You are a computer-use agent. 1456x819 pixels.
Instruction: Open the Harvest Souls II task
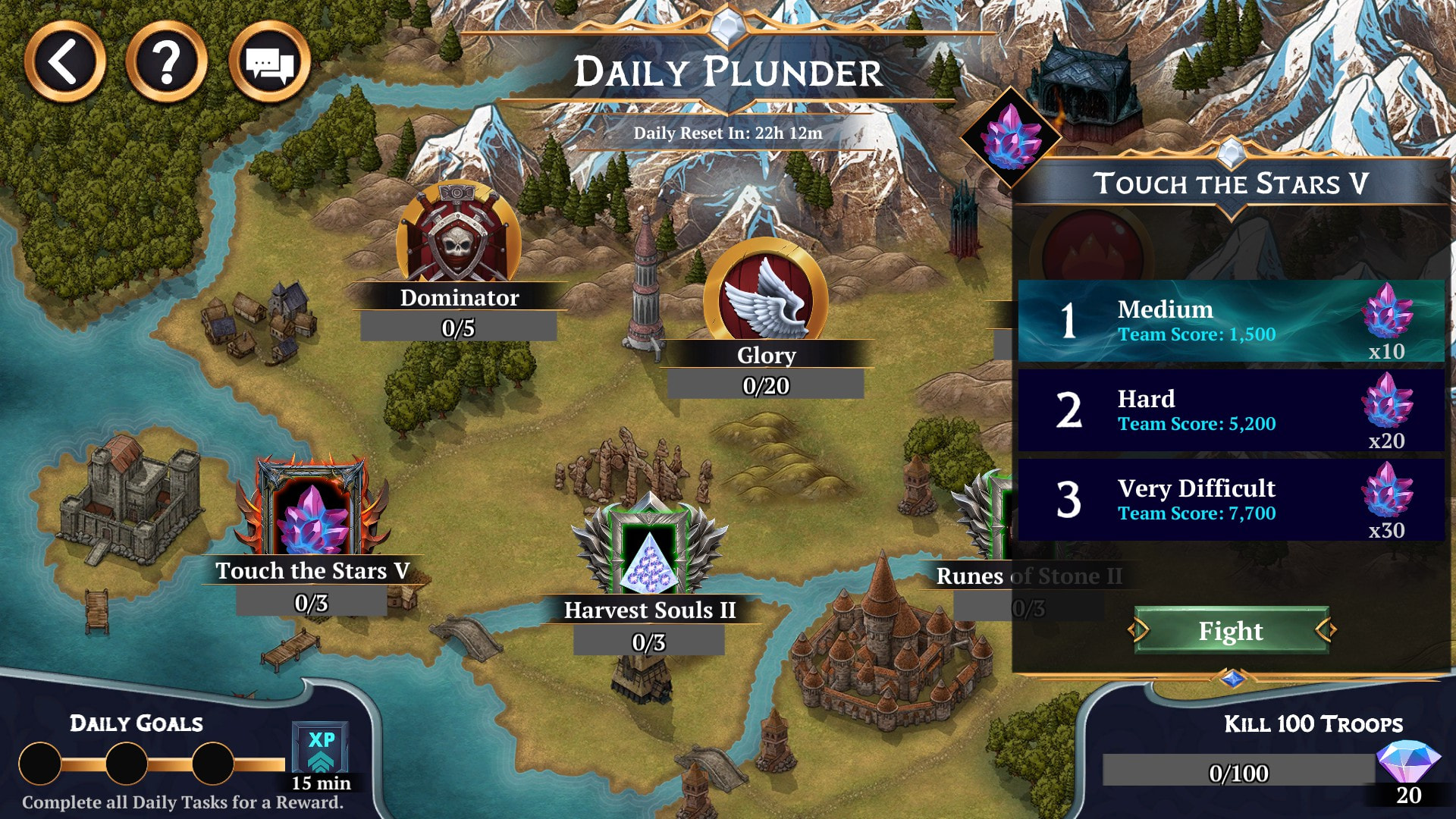649,554
